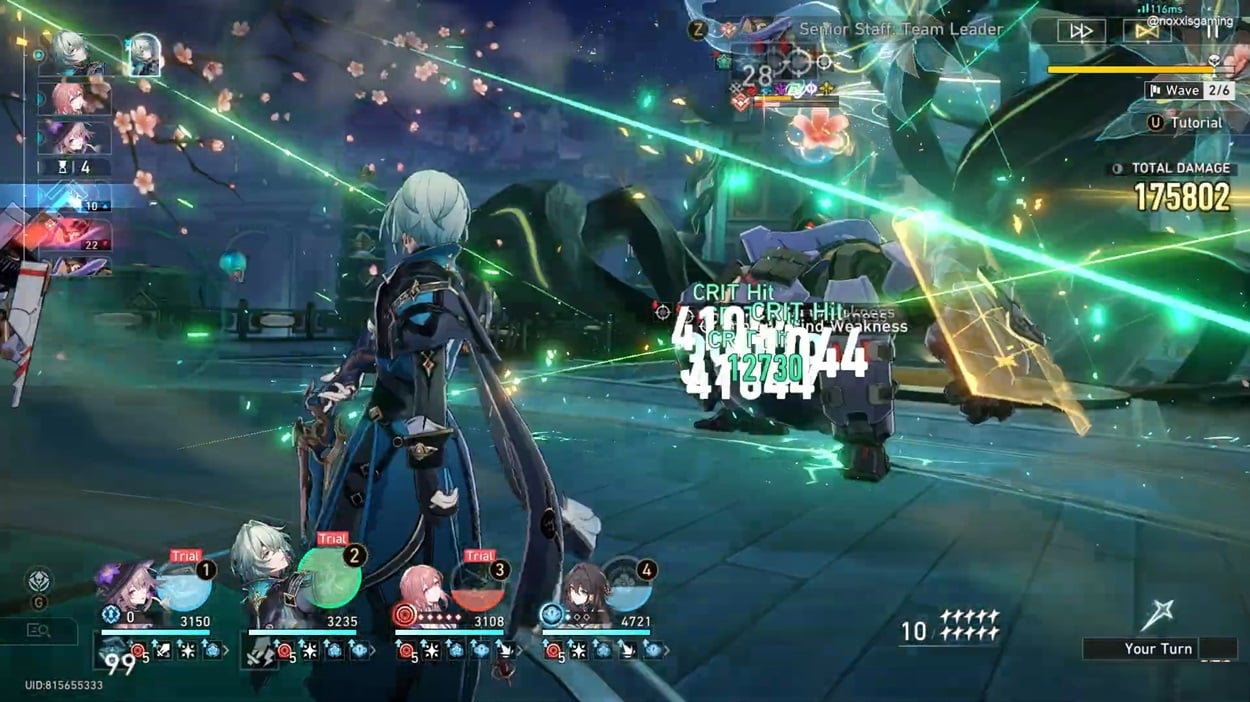Screen dimensions: 1250x702
Task: Click the basic attack star icon above Your Turn
Action: 1157,614
